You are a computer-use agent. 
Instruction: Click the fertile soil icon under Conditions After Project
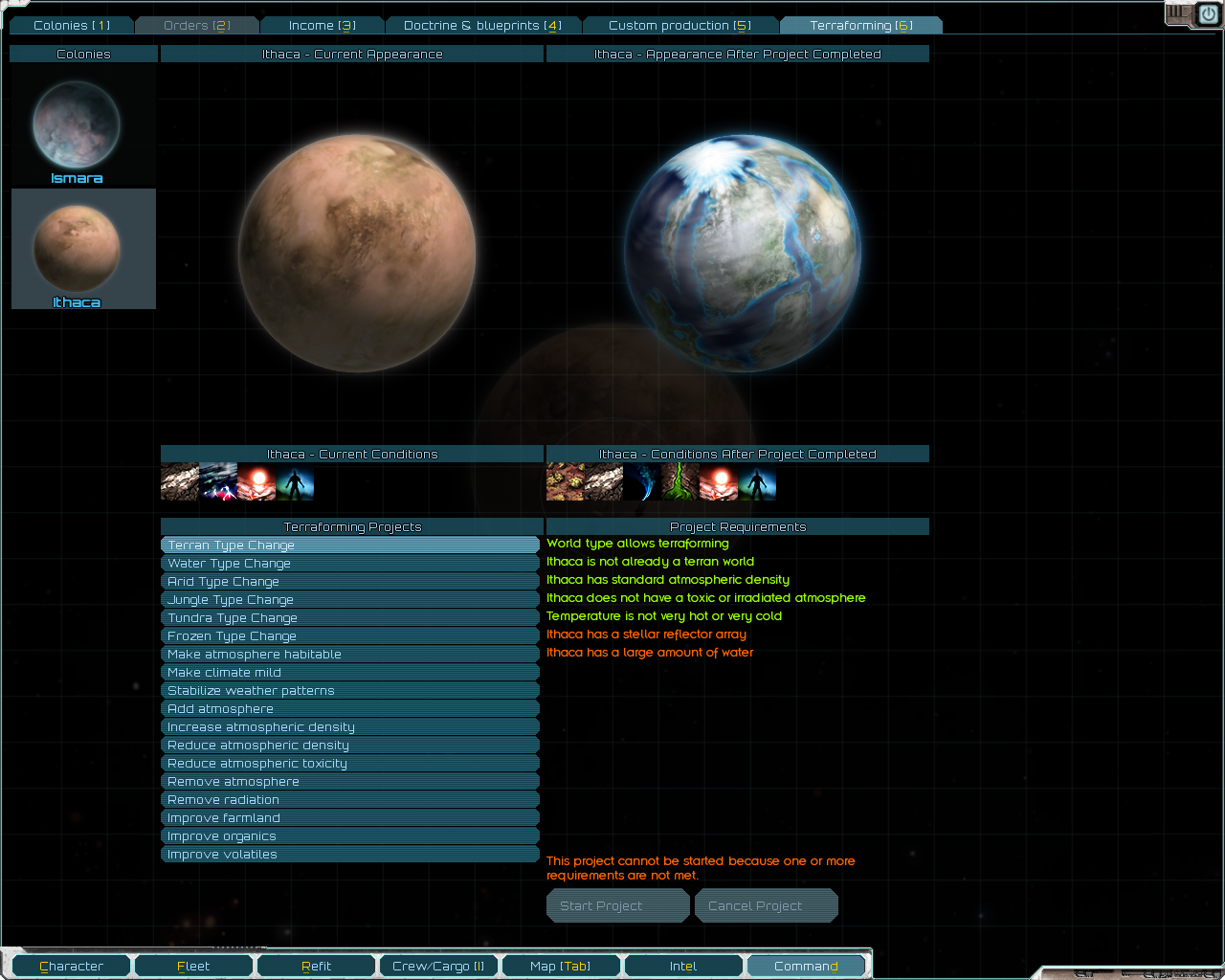565,483
